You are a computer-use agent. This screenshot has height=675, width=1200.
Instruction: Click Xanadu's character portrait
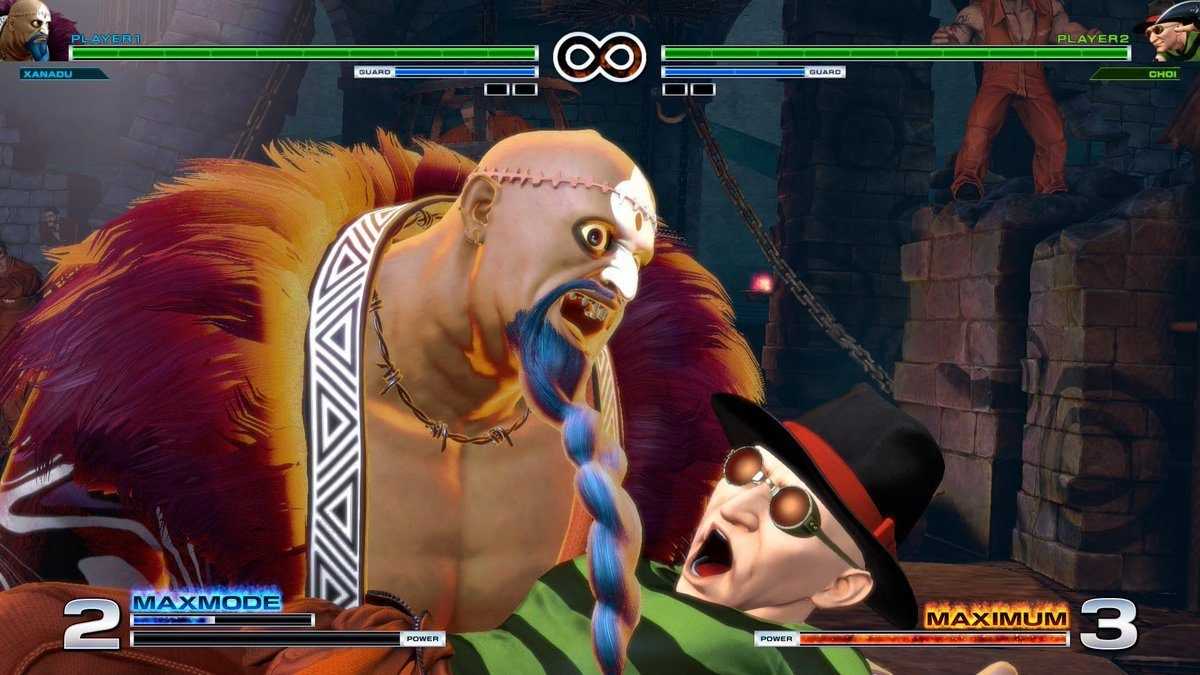coord(26,32)
